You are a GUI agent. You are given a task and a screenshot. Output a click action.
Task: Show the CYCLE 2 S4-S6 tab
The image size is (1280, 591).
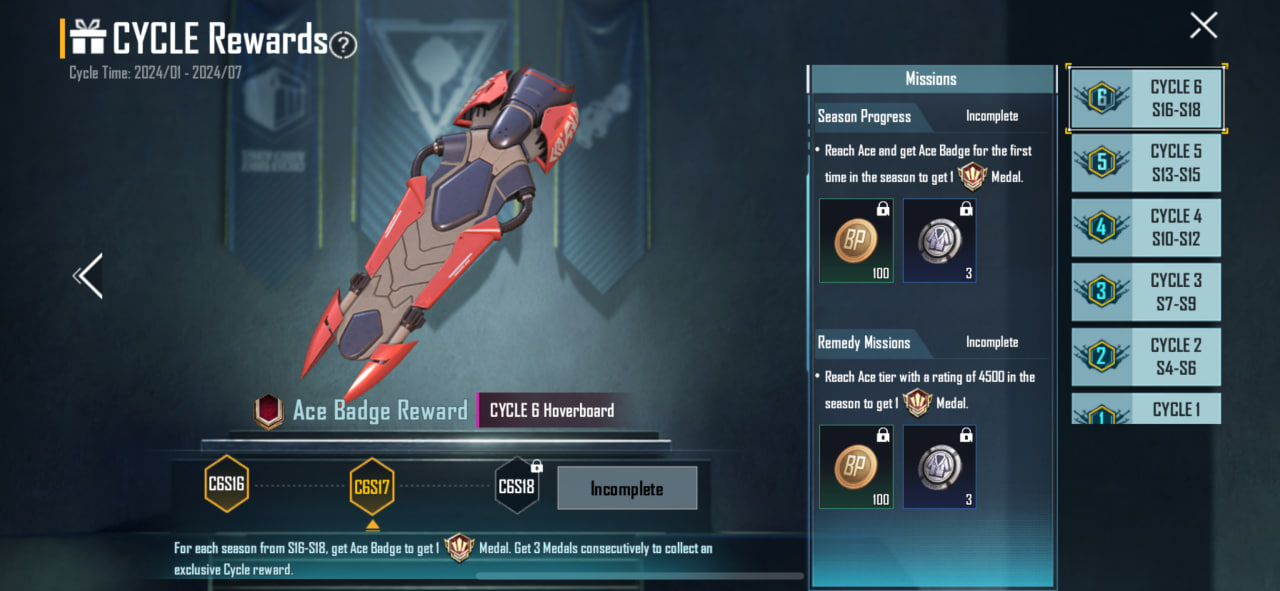click(1146, 357)
